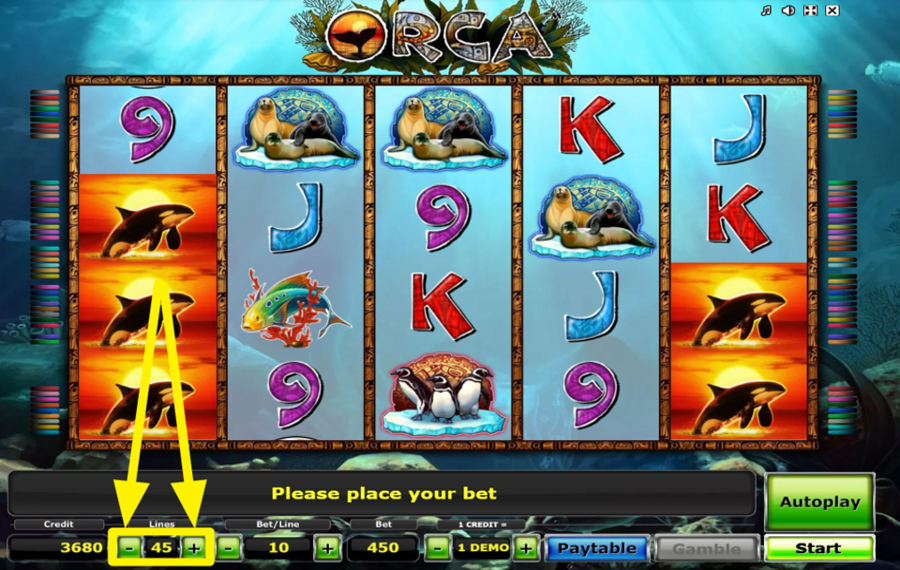Toggle the music note icon
The width and height of the screenshot is (900, 570).
[766, 11]
